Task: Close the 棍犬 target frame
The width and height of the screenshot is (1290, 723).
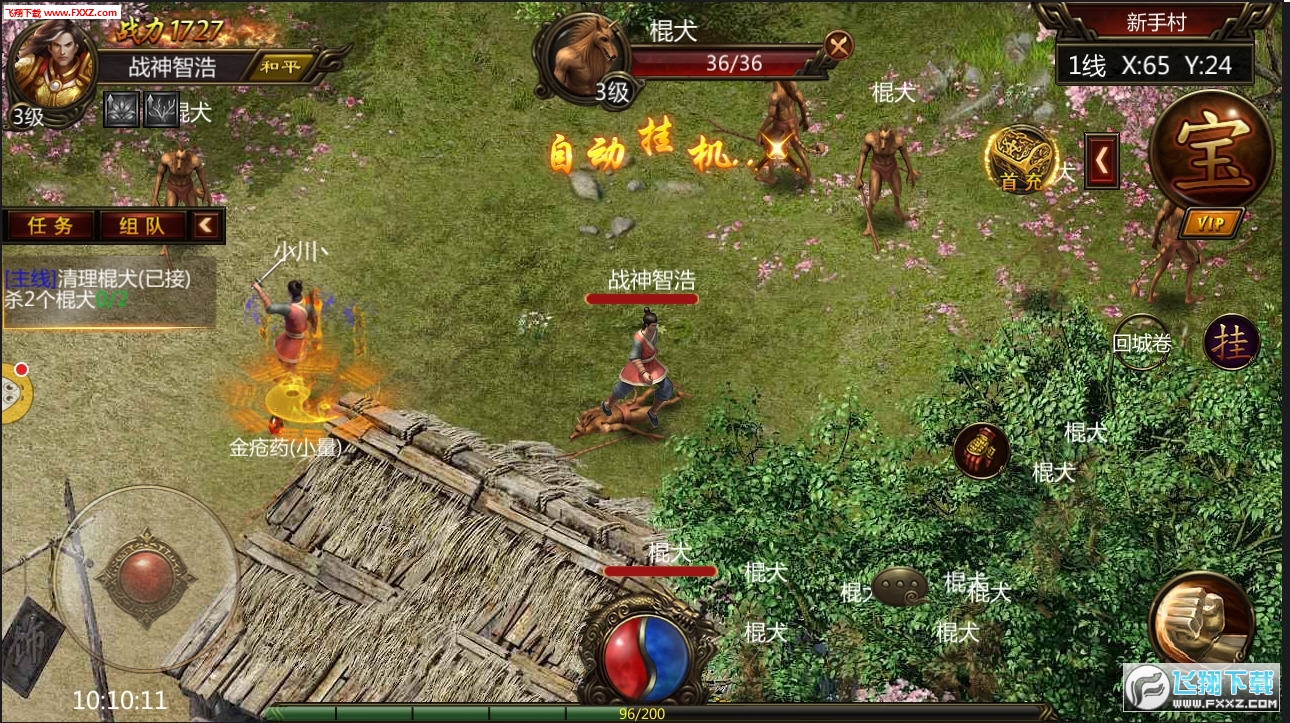Action: coord(839,45)
